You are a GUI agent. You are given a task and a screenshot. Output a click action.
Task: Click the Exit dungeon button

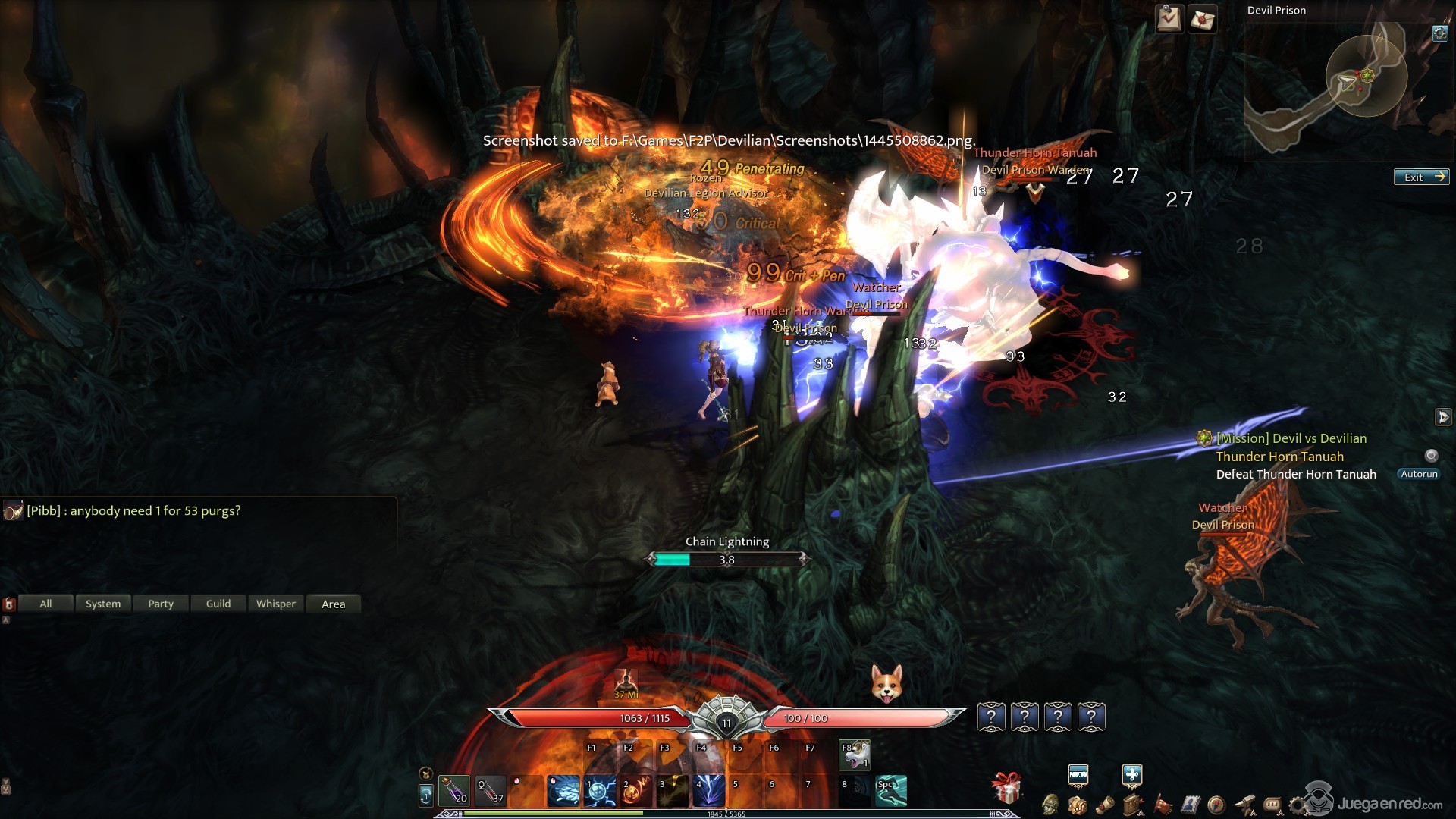pos(1421,177)
